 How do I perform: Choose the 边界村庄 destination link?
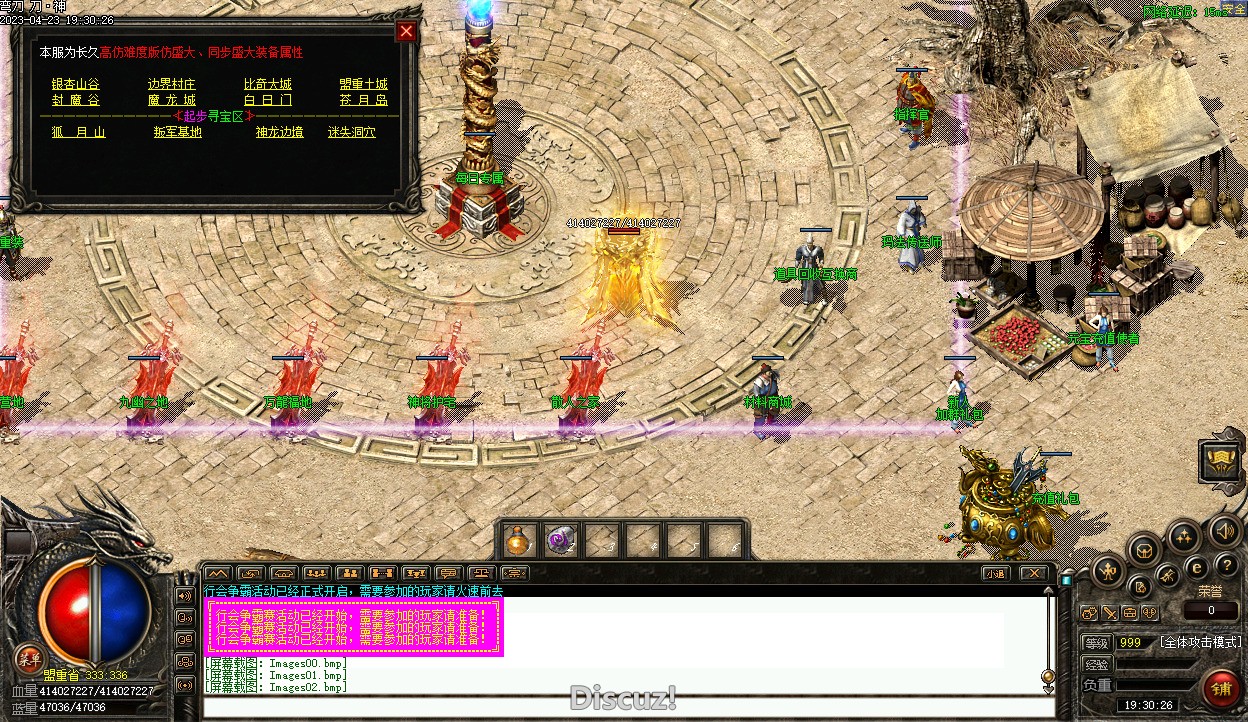click(x=172, y=84)
